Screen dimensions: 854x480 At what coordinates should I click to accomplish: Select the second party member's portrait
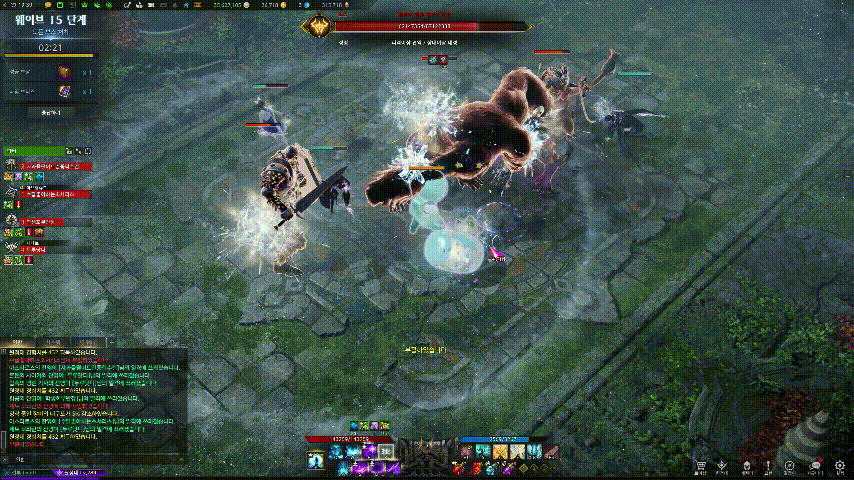coord(11,191)
